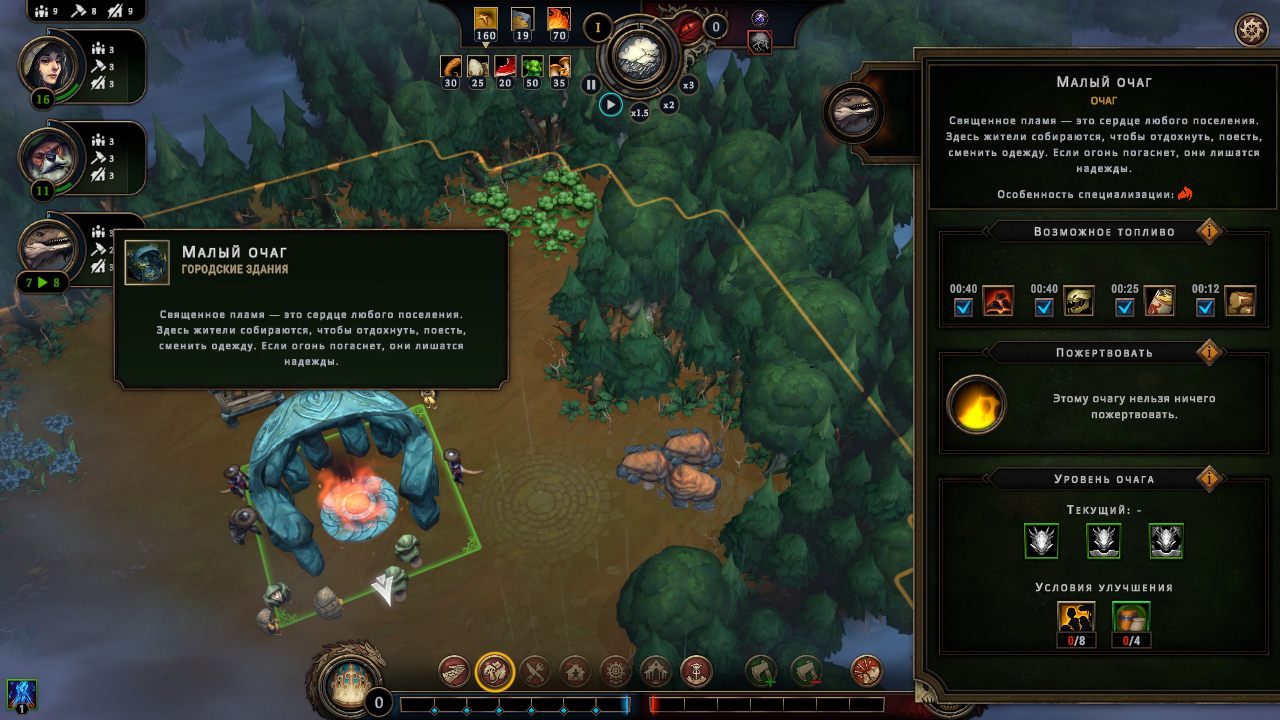Click the sacrifice flame icon
Viewport: 1280px width, 720px height.
pos(976,405)
